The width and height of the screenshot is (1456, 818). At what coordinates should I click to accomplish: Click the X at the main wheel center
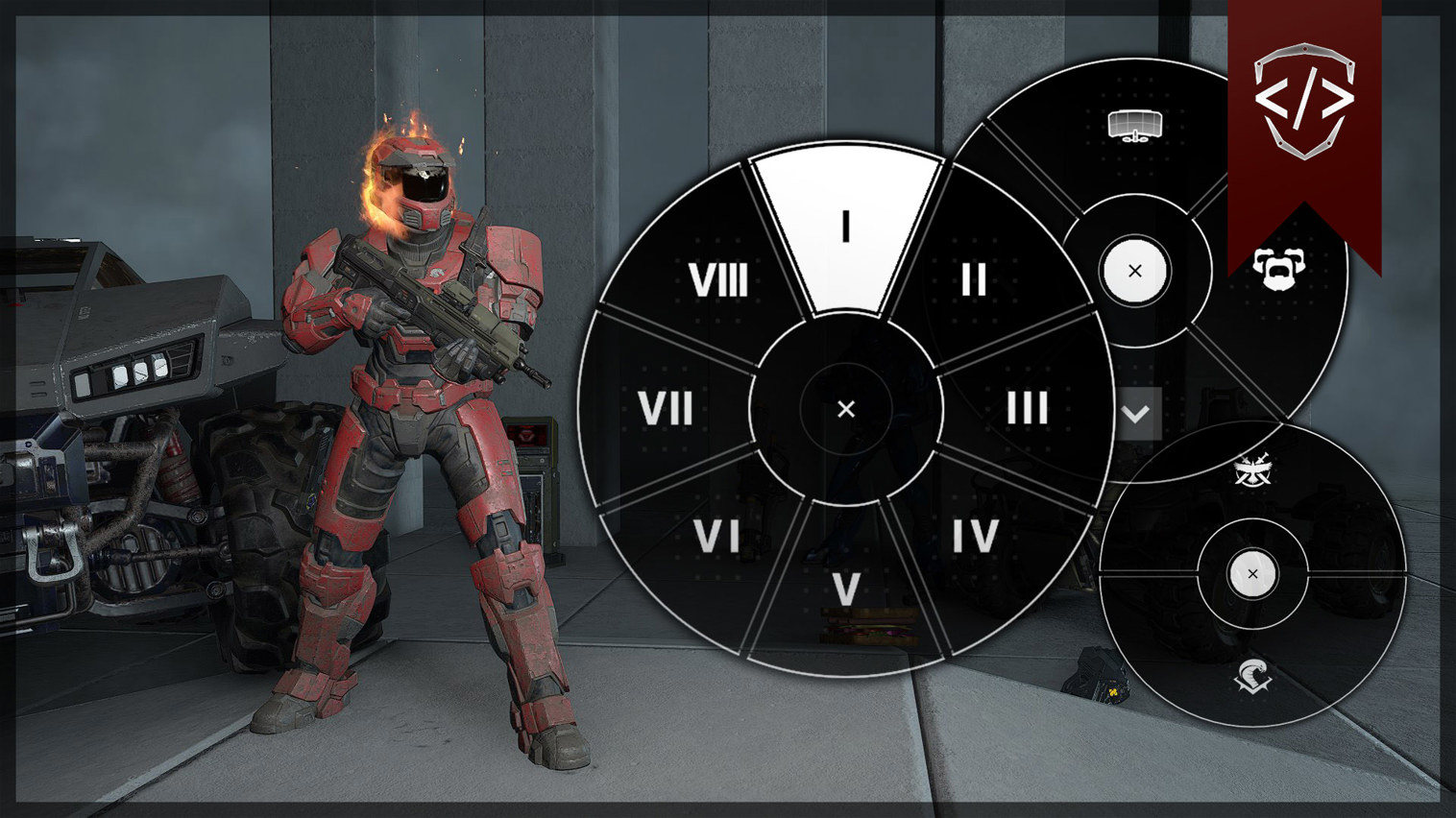point(846,409)
